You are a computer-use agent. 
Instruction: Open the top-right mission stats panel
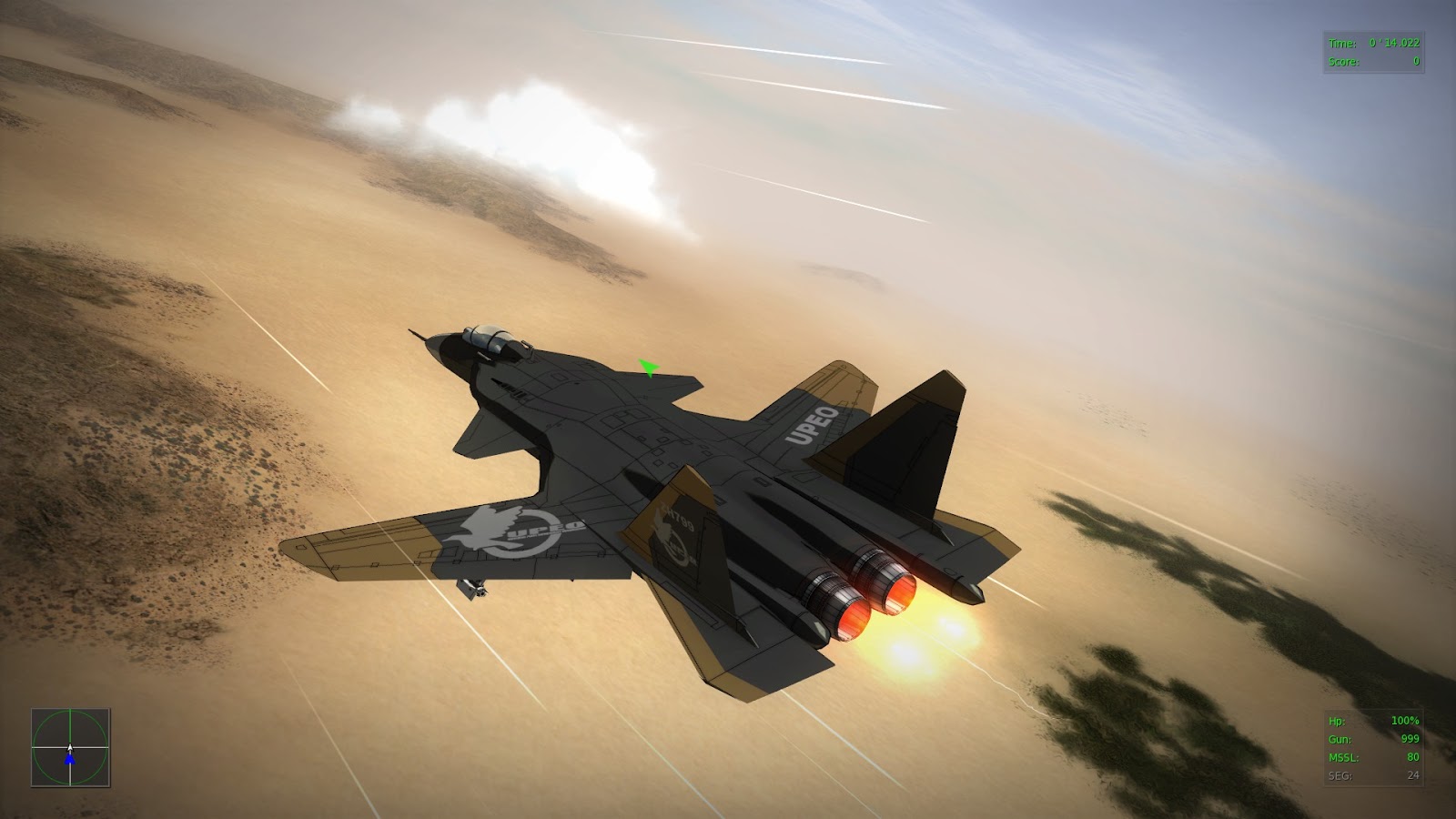(1374, 49)
